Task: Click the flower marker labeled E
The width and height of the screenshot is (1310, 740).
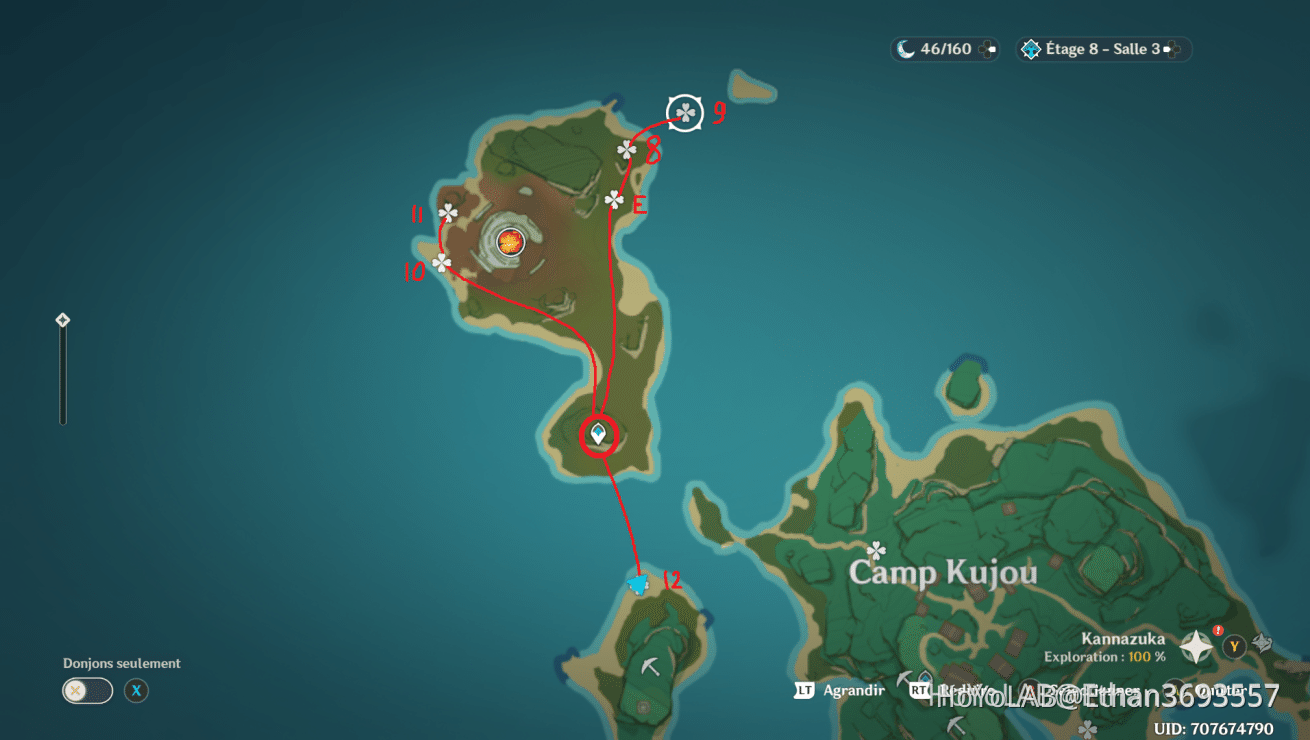Action: pyautogui.click(x=613, y=200)
